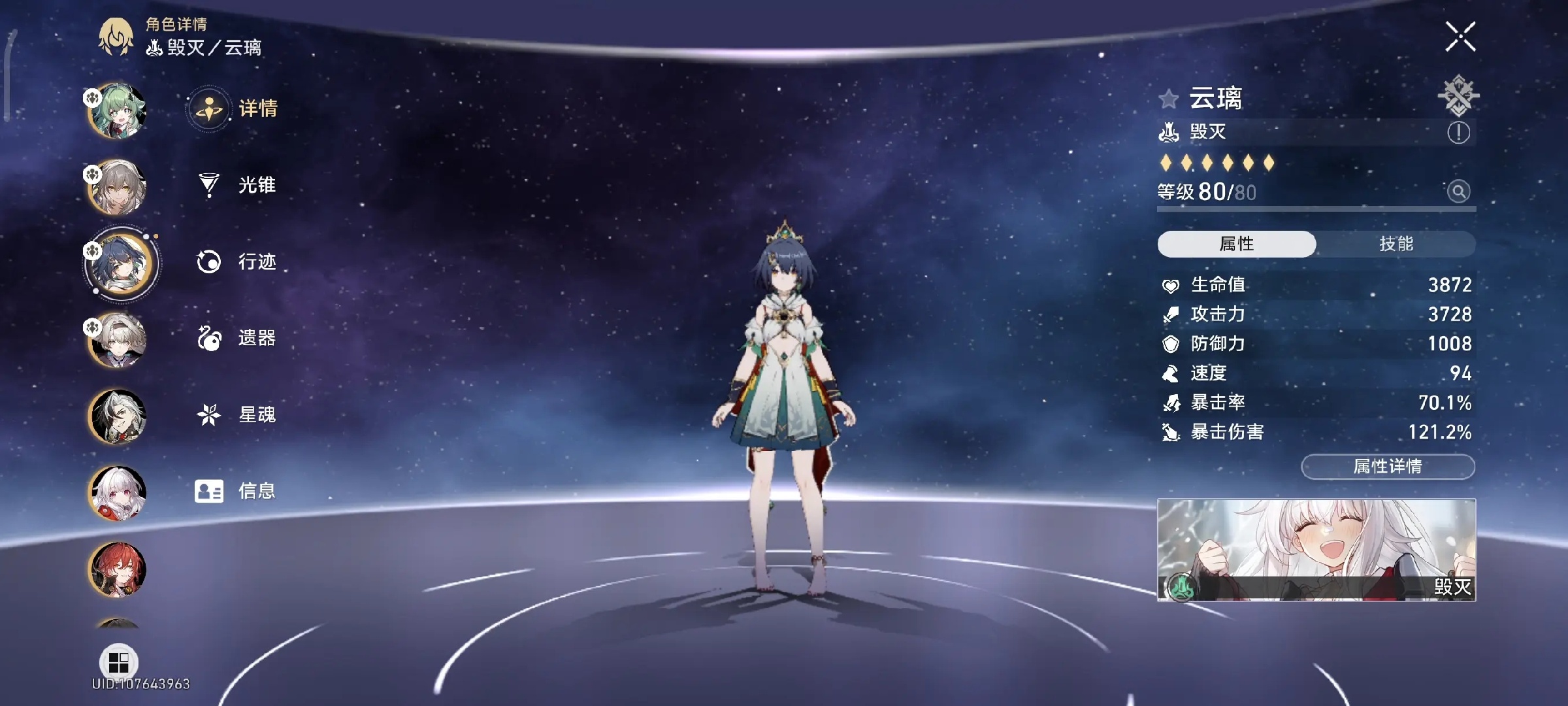1568x706 pixels.
Task: Open the character grid view button
Action: [118, 662]
